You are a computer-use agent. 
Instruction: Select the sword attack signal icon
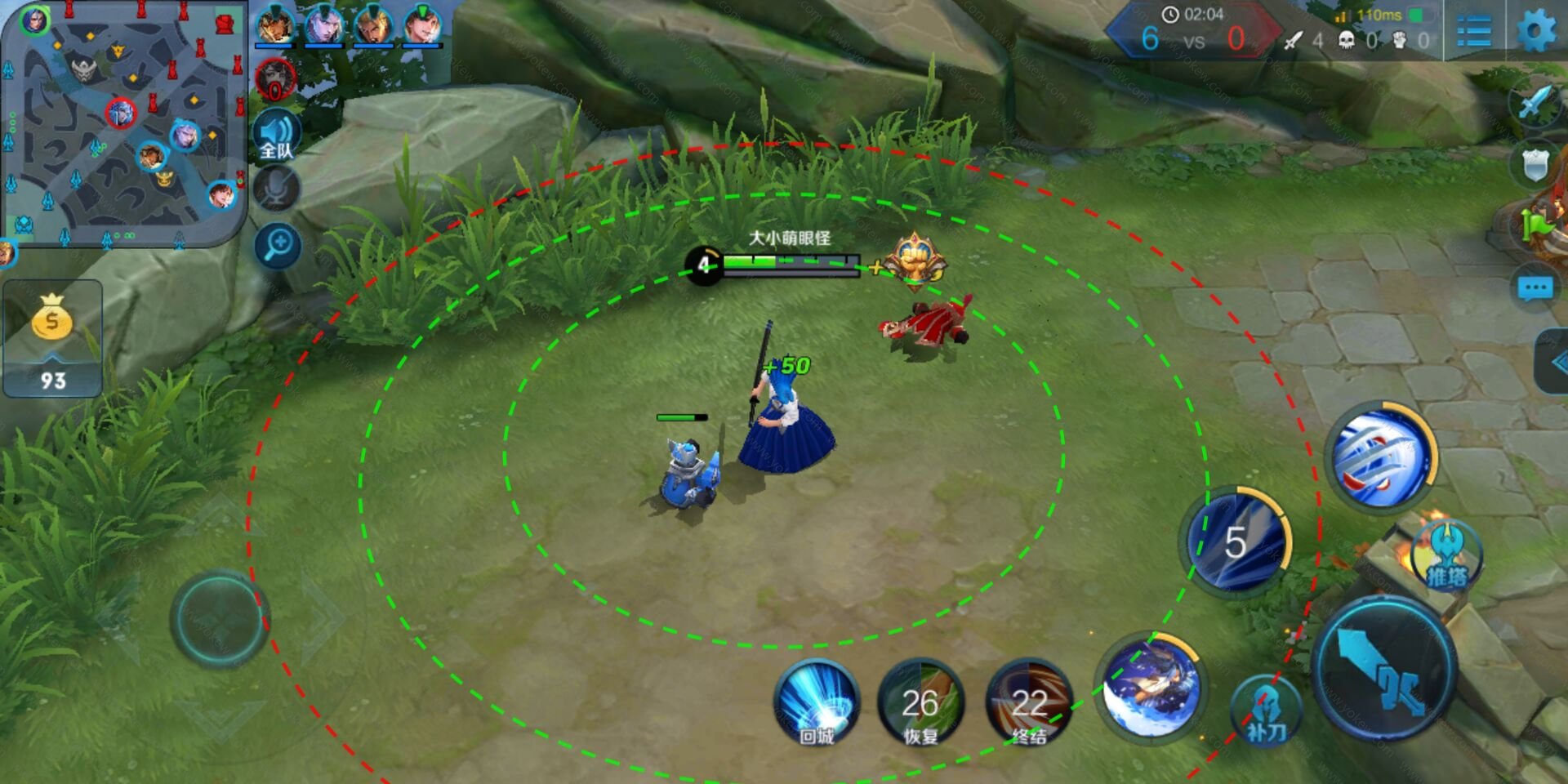click(1535, 104)
